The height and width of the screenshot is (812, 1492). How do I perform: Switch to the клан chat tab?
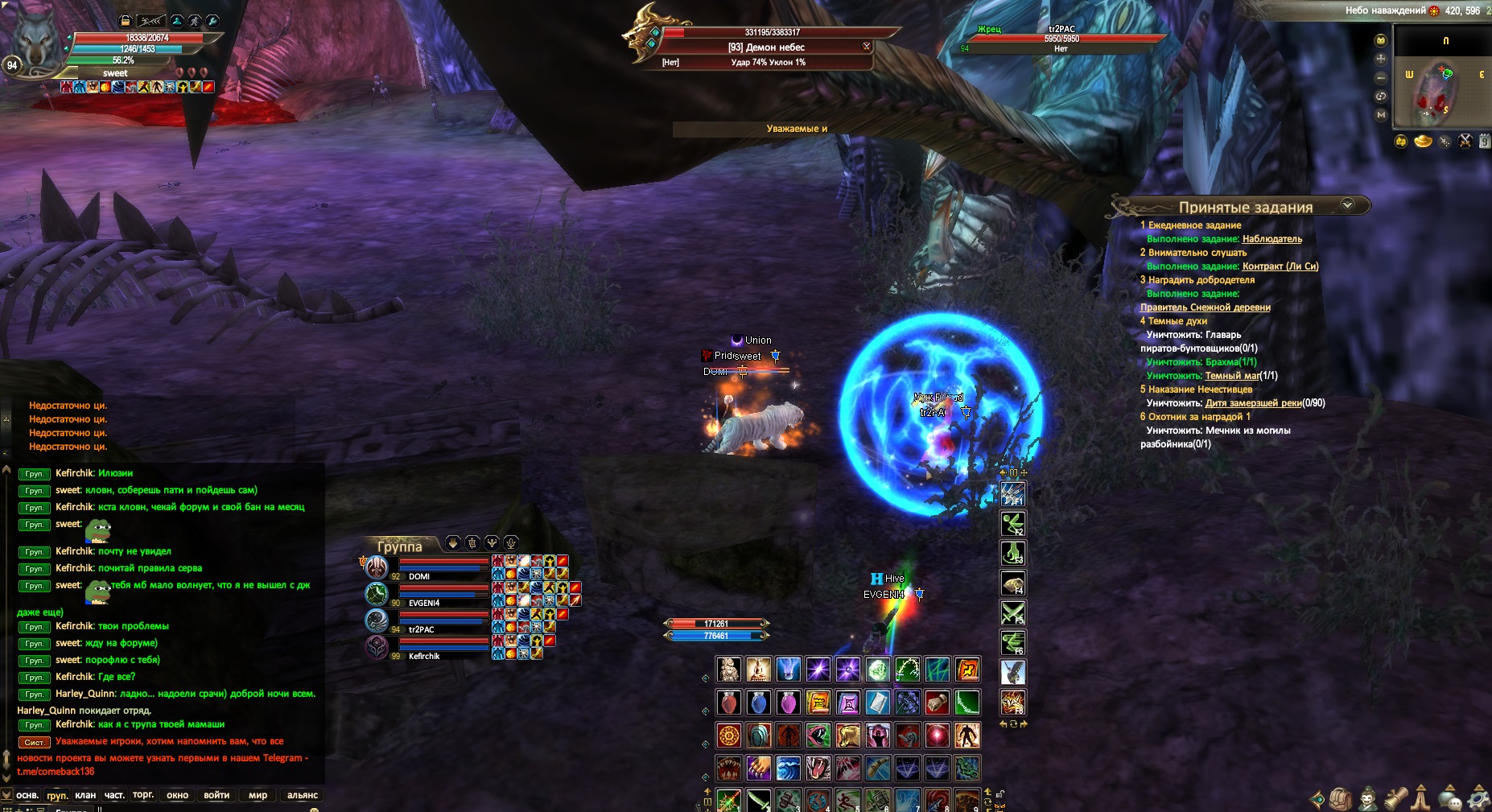point(85,795)
